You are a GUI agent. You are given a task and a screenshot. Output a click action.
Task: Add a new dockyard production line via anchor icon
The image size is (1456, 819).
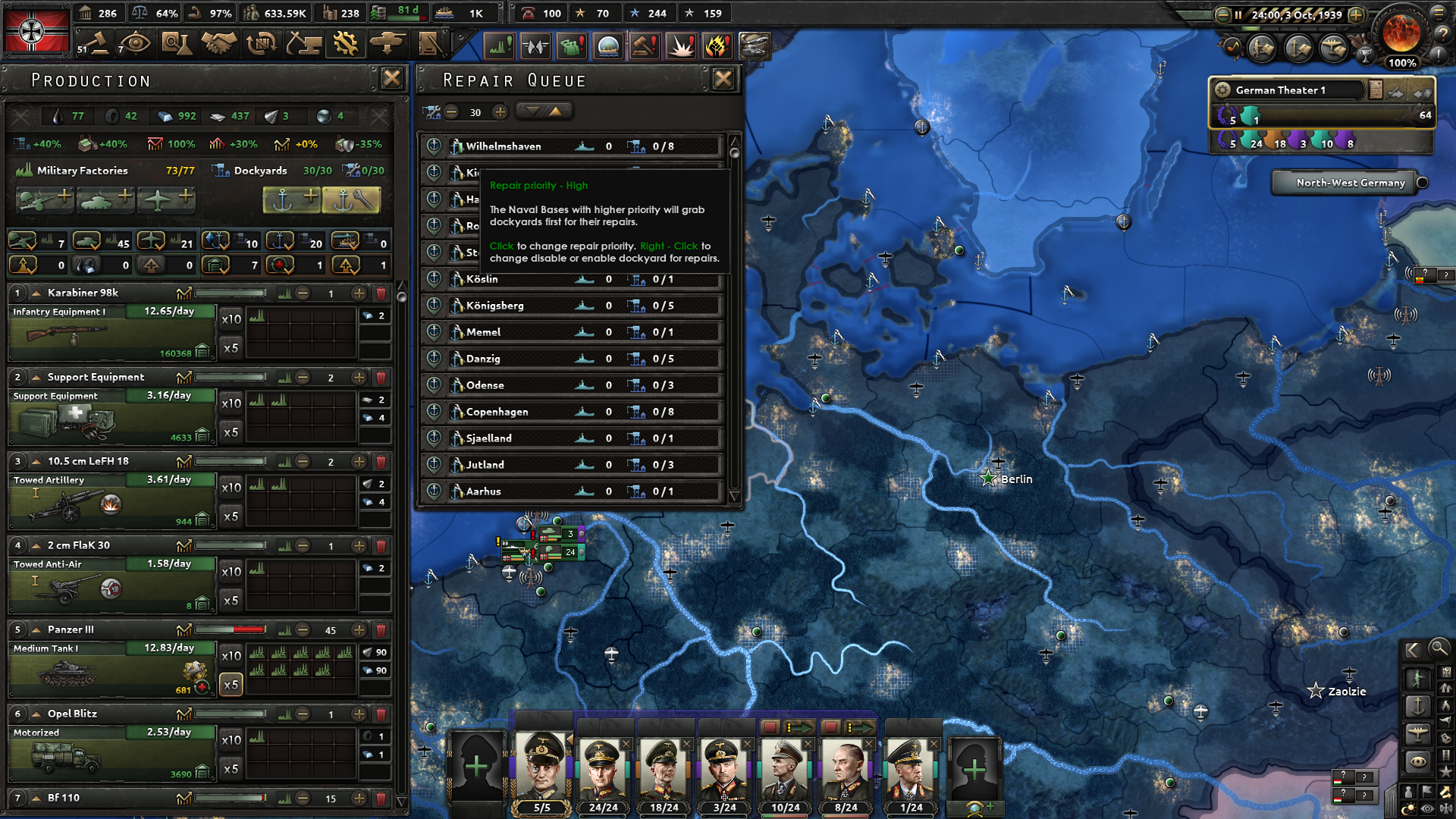(292, 199)
